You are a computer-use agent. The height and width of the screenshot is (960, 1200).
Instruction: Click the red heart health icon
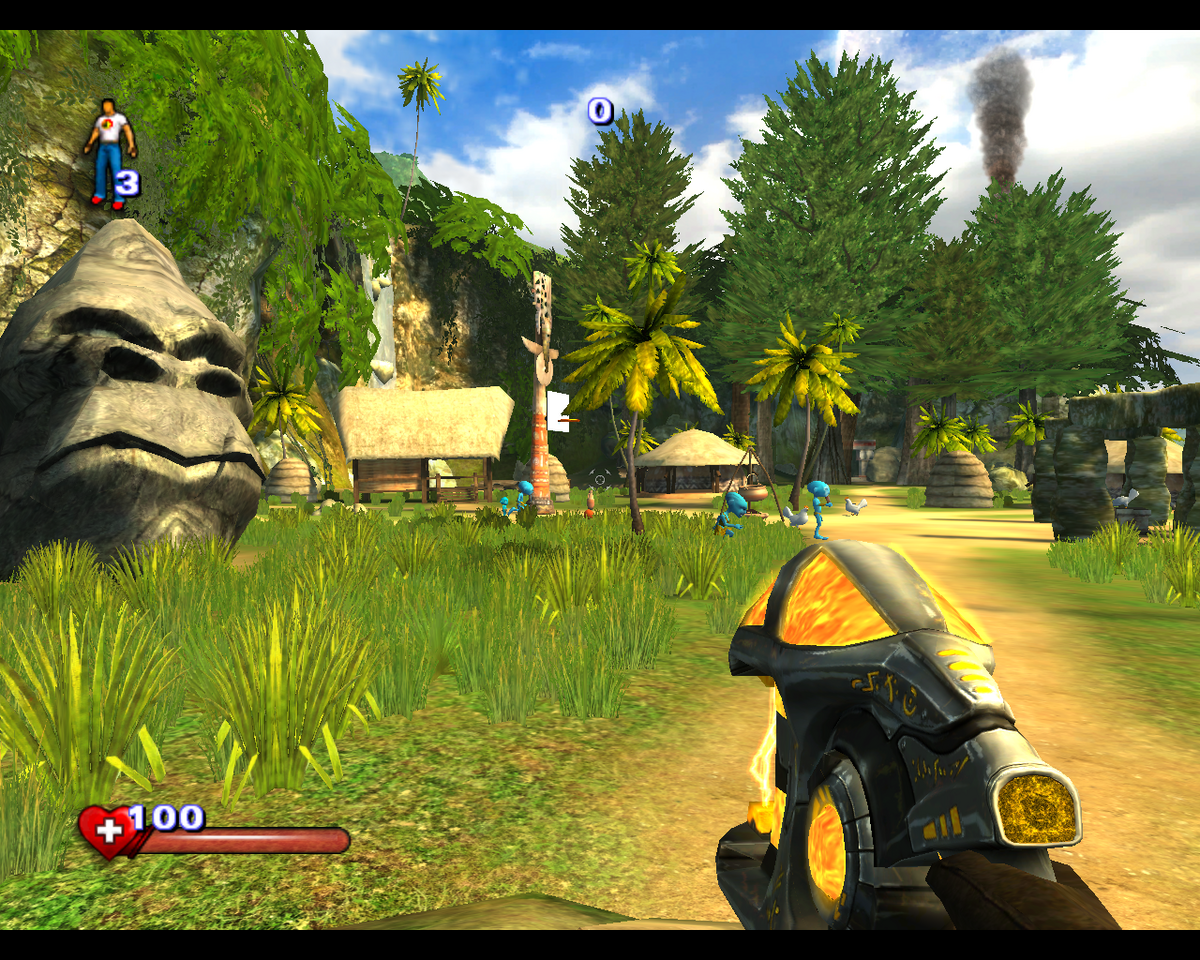107,833
